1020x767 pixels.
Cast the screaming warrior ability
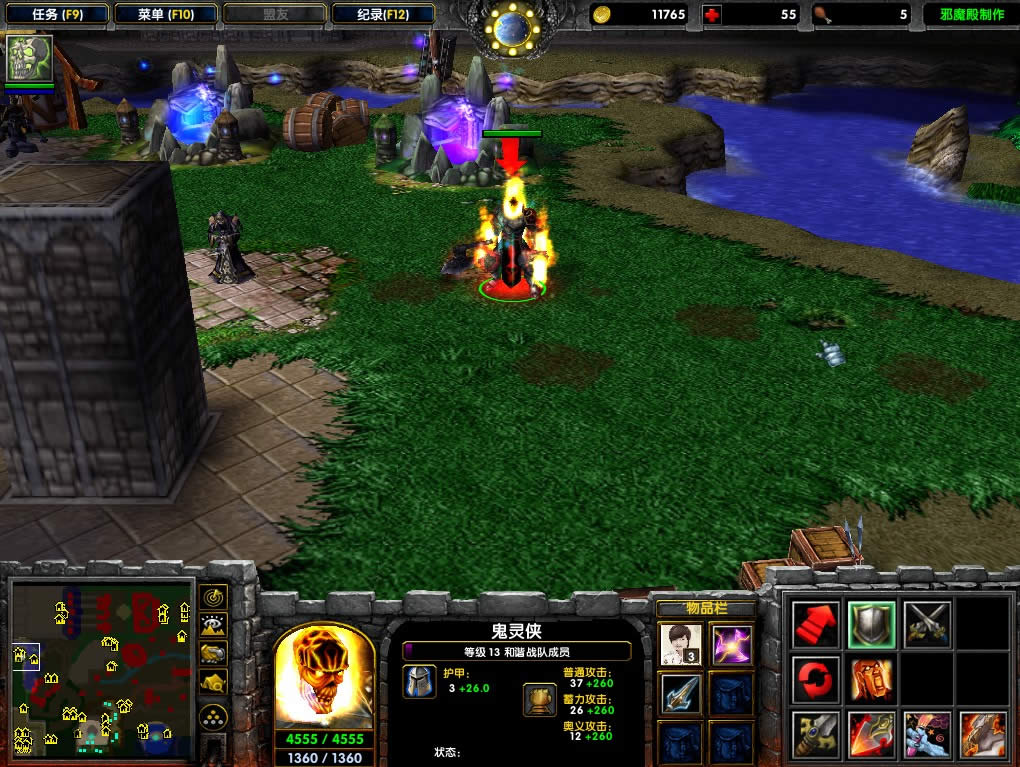pos(870,680)
